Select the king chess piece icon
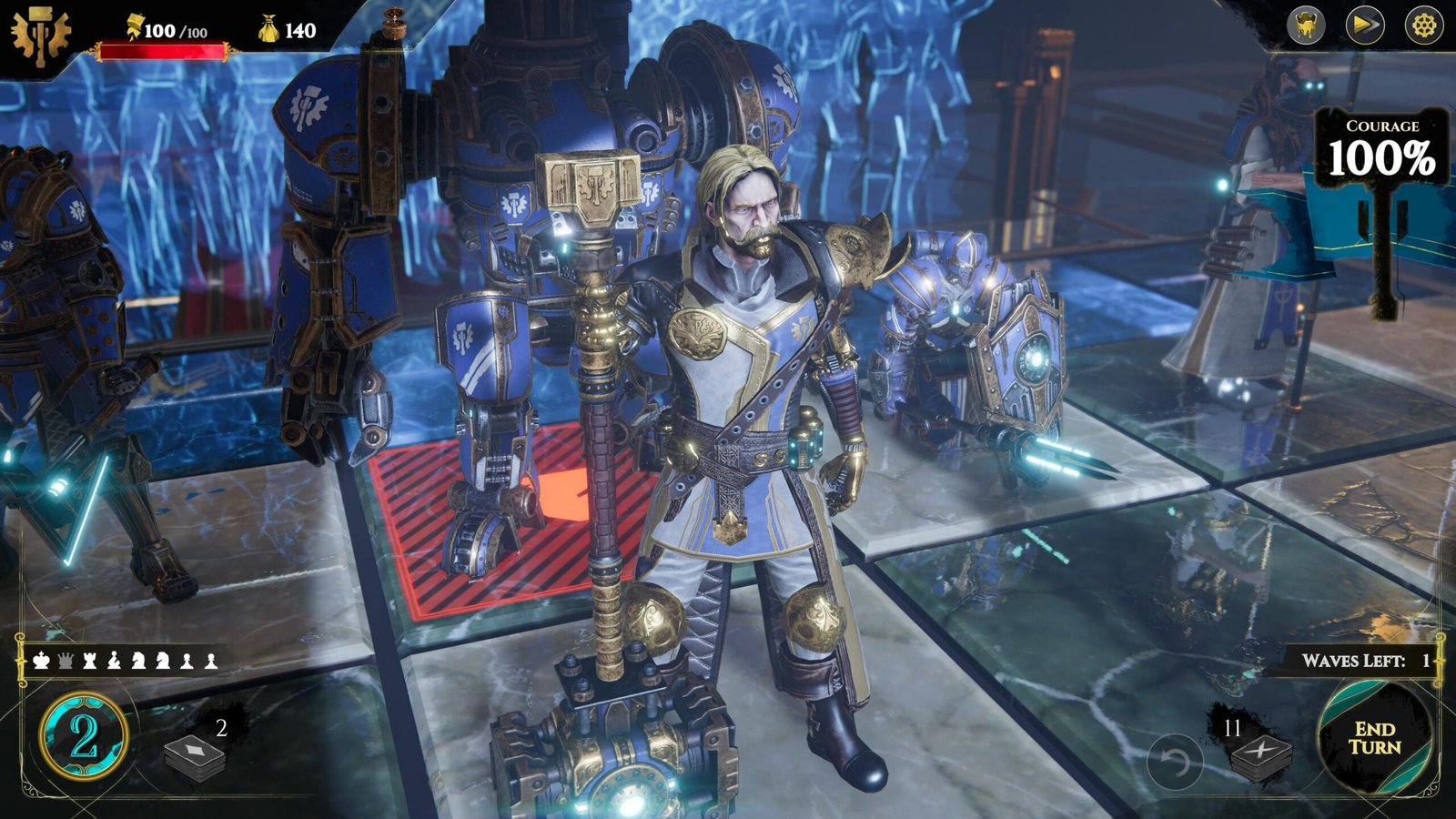Viewport: 1456px width, 819px height. pyautogui.click(x=41, y=660)
